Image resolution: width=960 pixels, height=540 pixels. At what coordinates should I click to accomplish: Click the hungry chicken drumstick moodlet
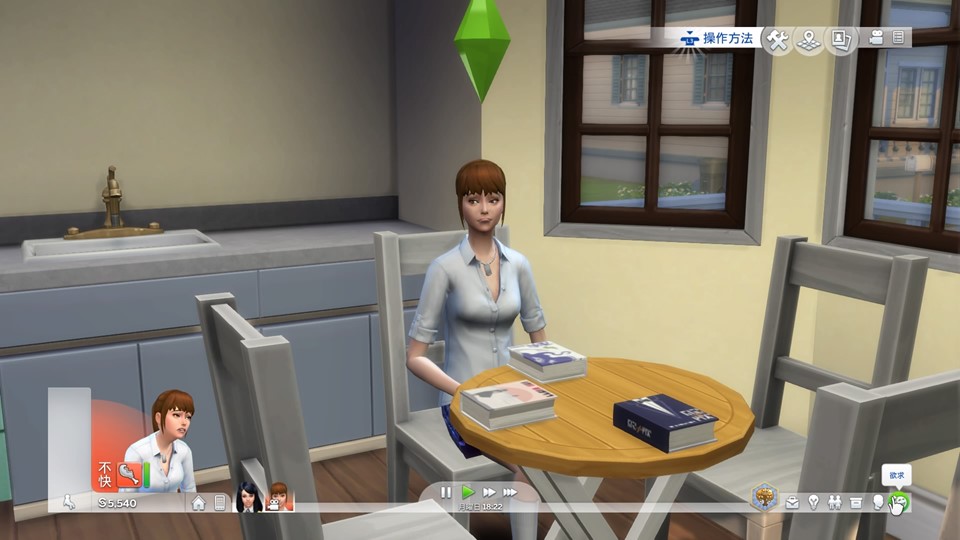129,474
